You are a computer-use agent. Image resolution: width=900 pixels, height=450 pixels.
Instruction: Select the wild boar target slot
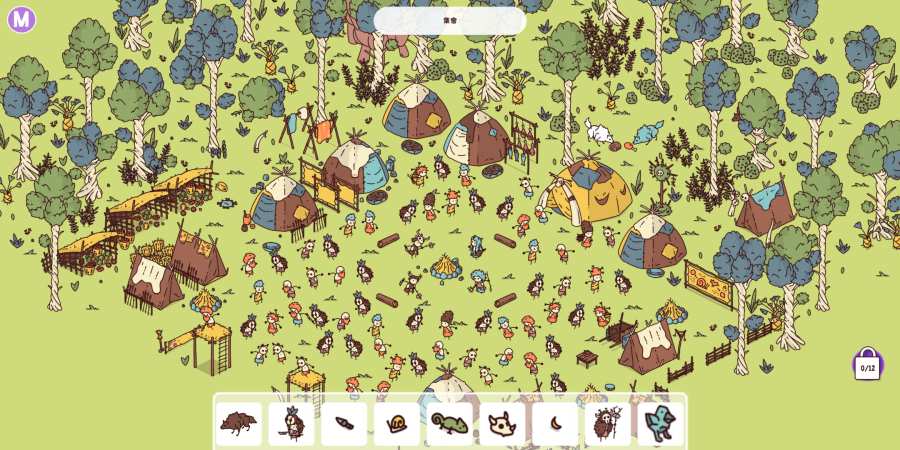tap(239, 424)
